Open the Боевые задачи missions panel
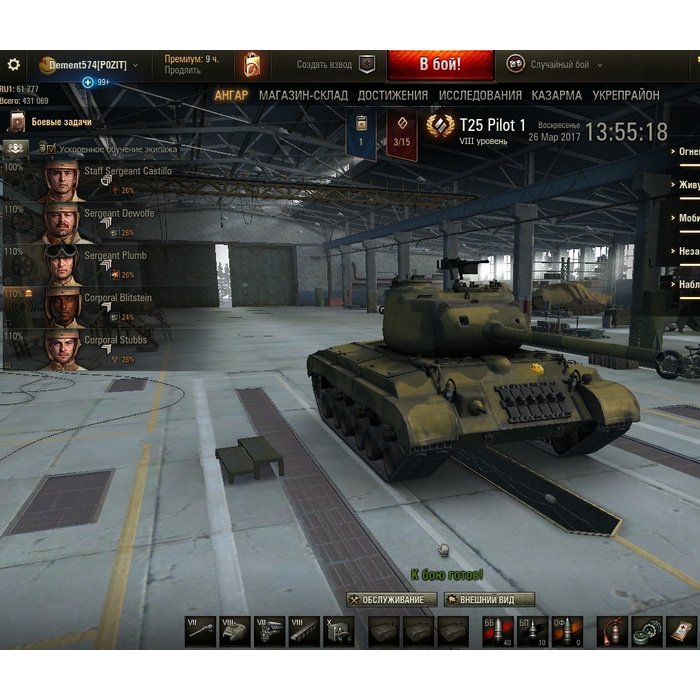 tap(60, 122)
